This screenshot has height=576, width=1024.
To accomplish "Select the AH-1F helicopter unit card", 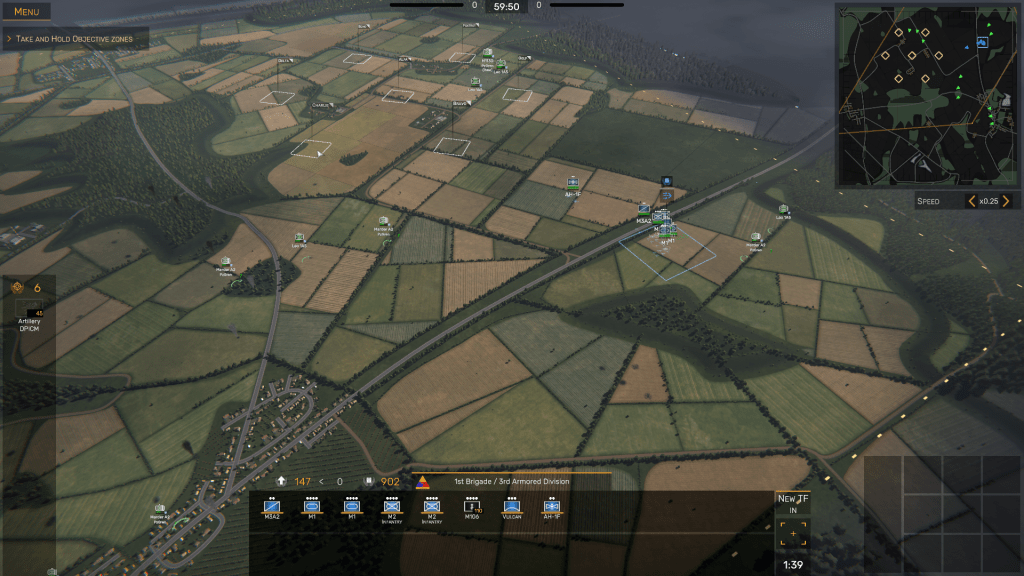I will [x=551, y=506].
